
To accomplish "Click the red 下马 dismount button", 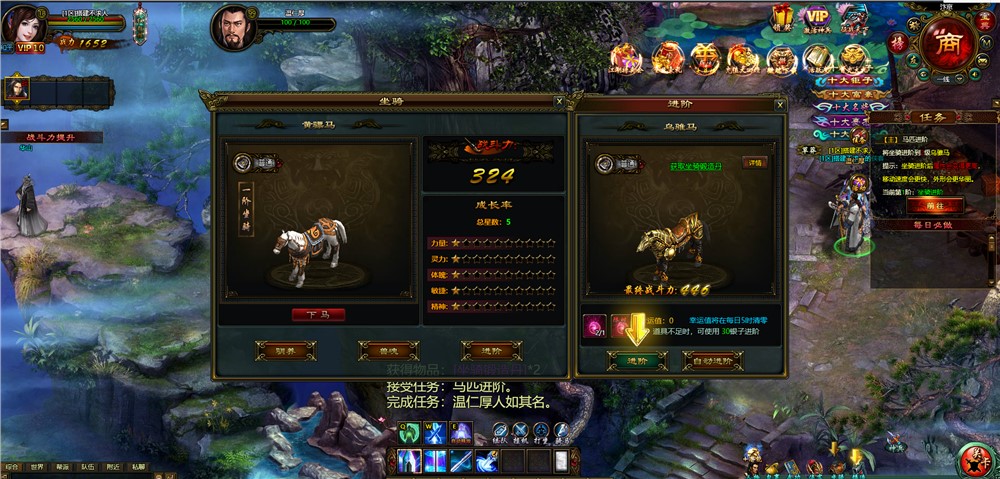I will coord(318,314).
